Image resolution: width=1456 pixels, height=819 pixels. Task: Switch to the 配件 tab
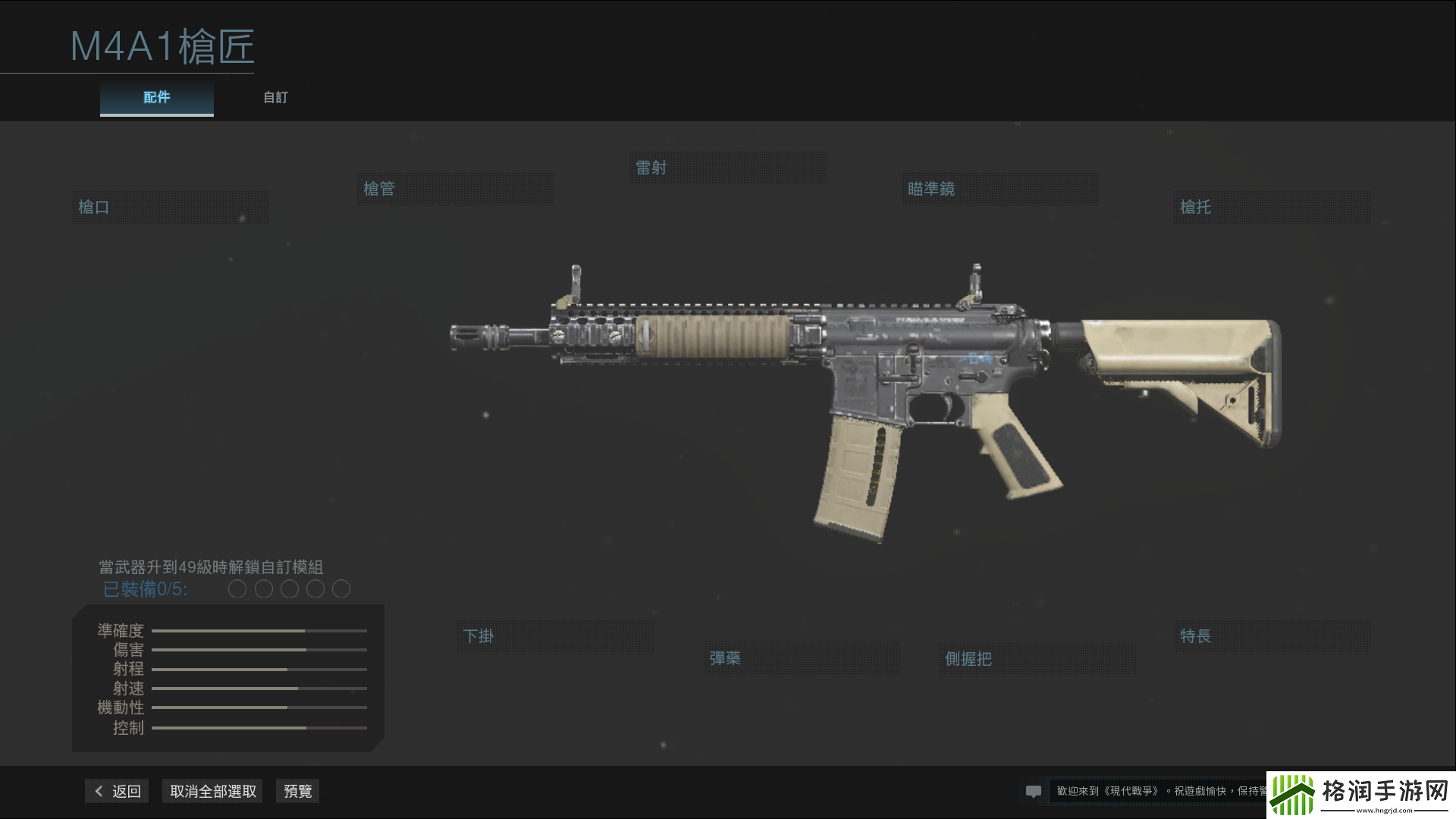pyautogui.click(x=156, y=97)
